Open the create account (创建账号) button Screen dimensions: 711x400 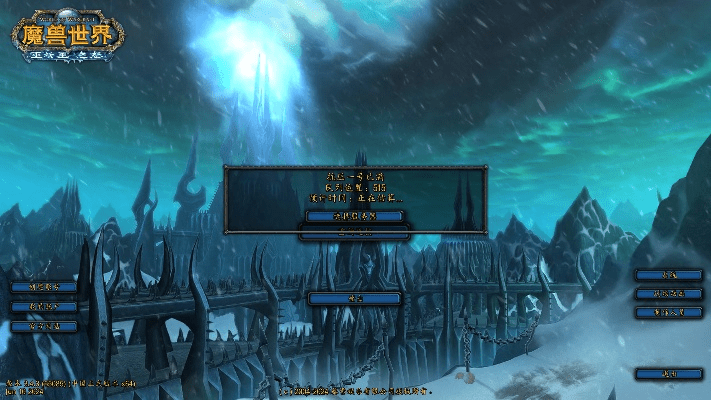pyautogui.click(x=44, y=286)
